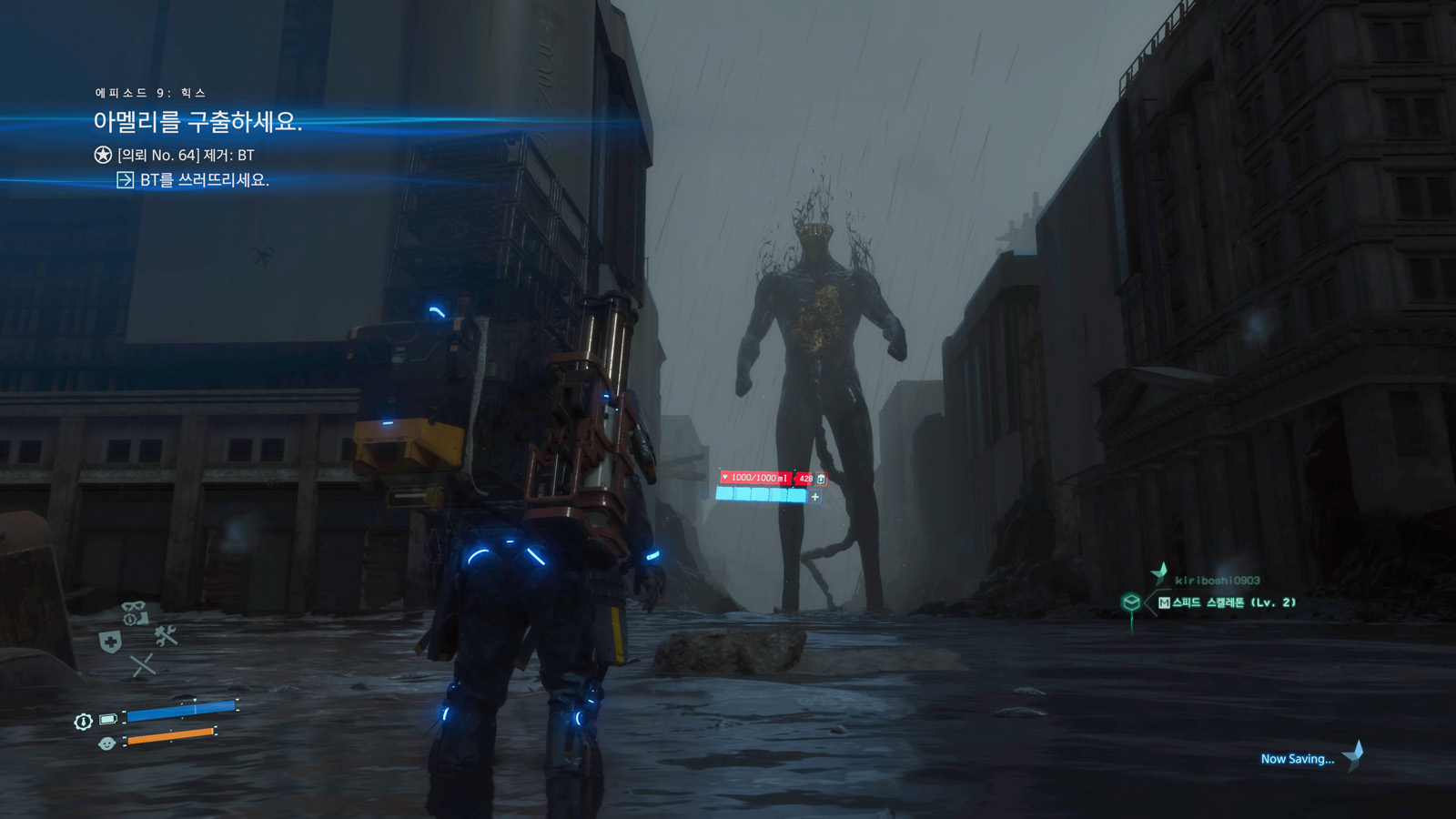
Task: Click the BB baby face status icon
Action: (x=106, y=743)
